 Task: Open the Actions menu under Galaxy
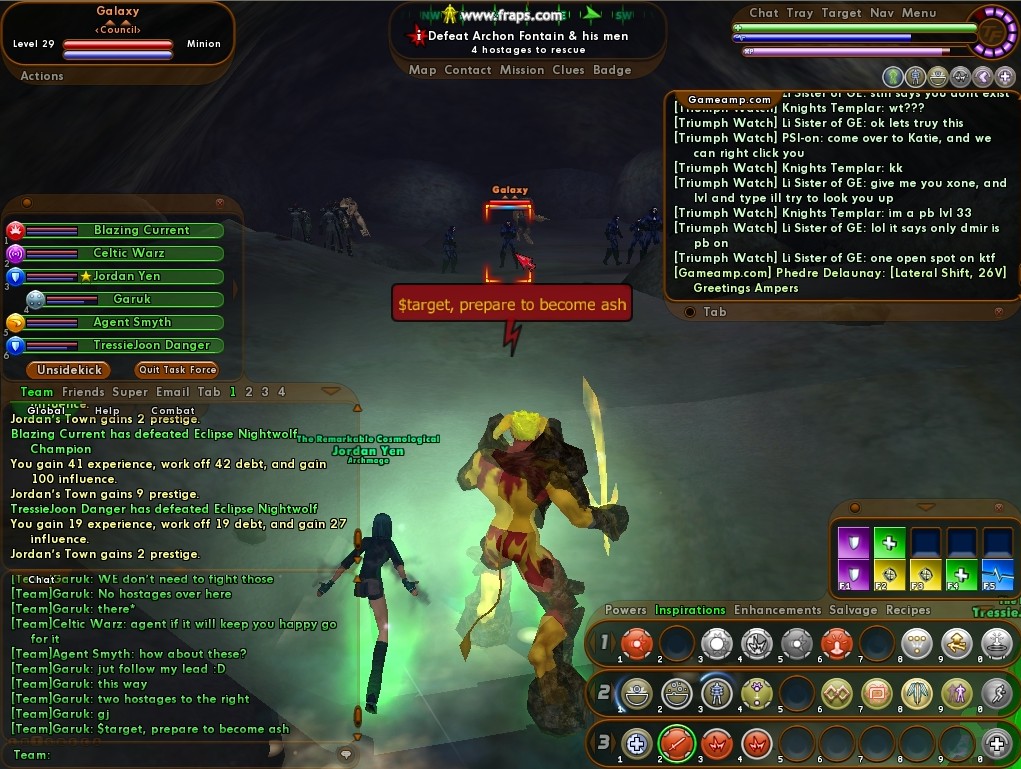42,76
